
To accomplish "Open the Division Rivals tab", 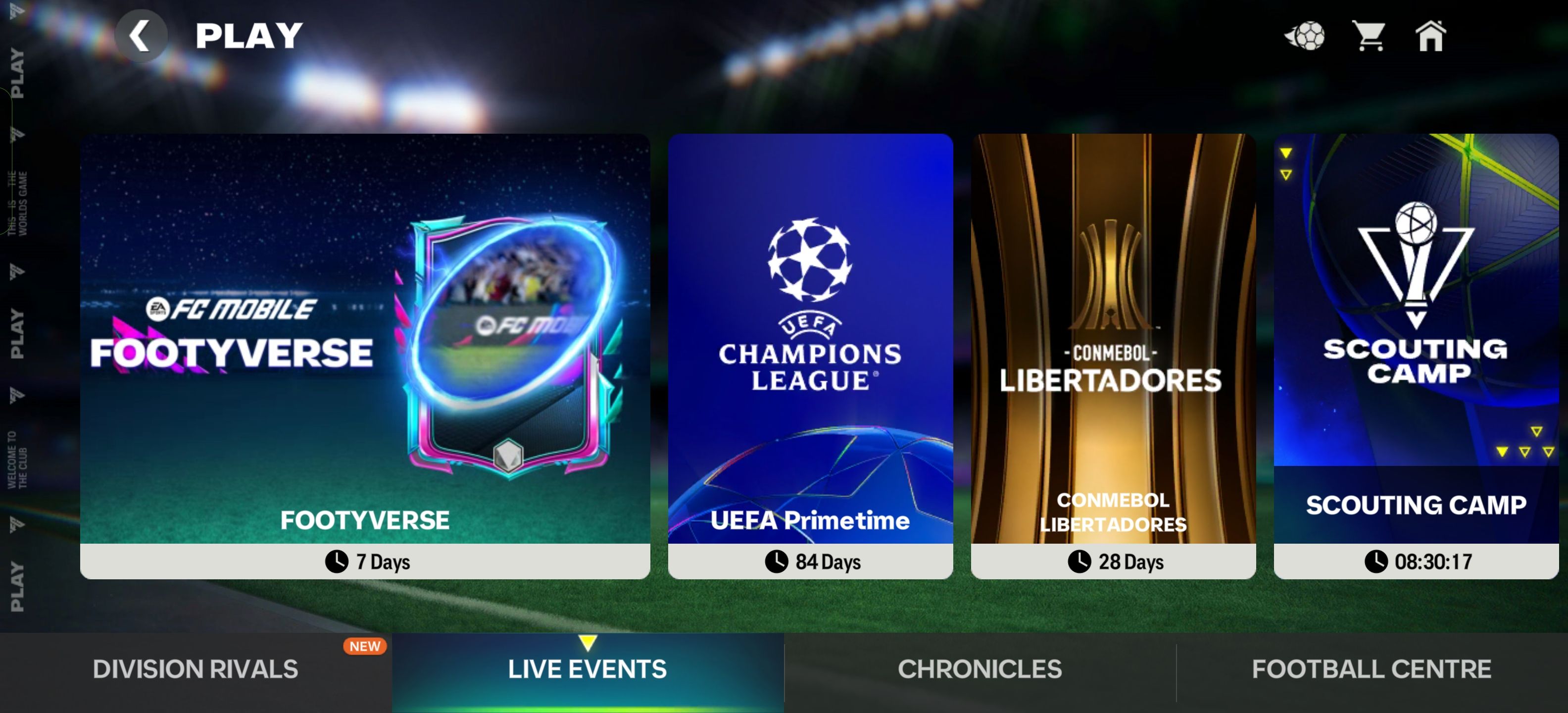I will tap(195, 668).
